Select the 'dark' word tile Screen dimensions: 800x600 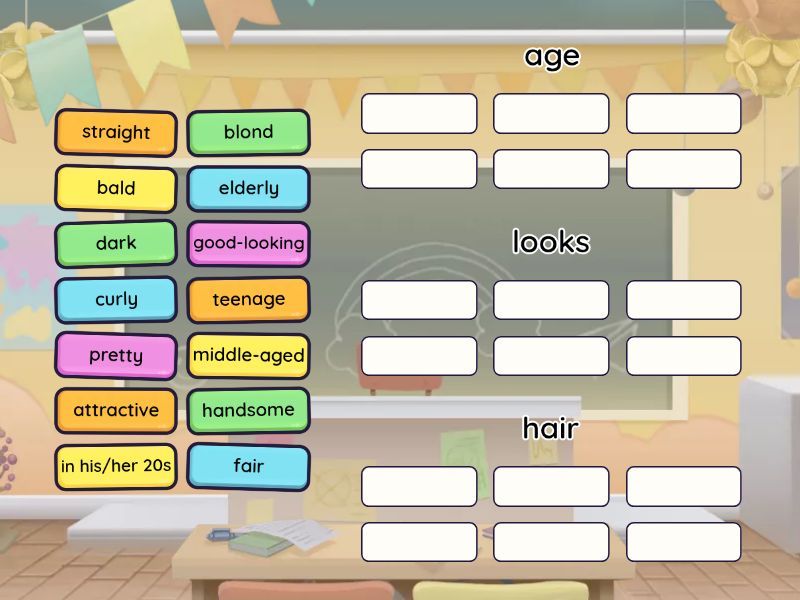point(116,243)
